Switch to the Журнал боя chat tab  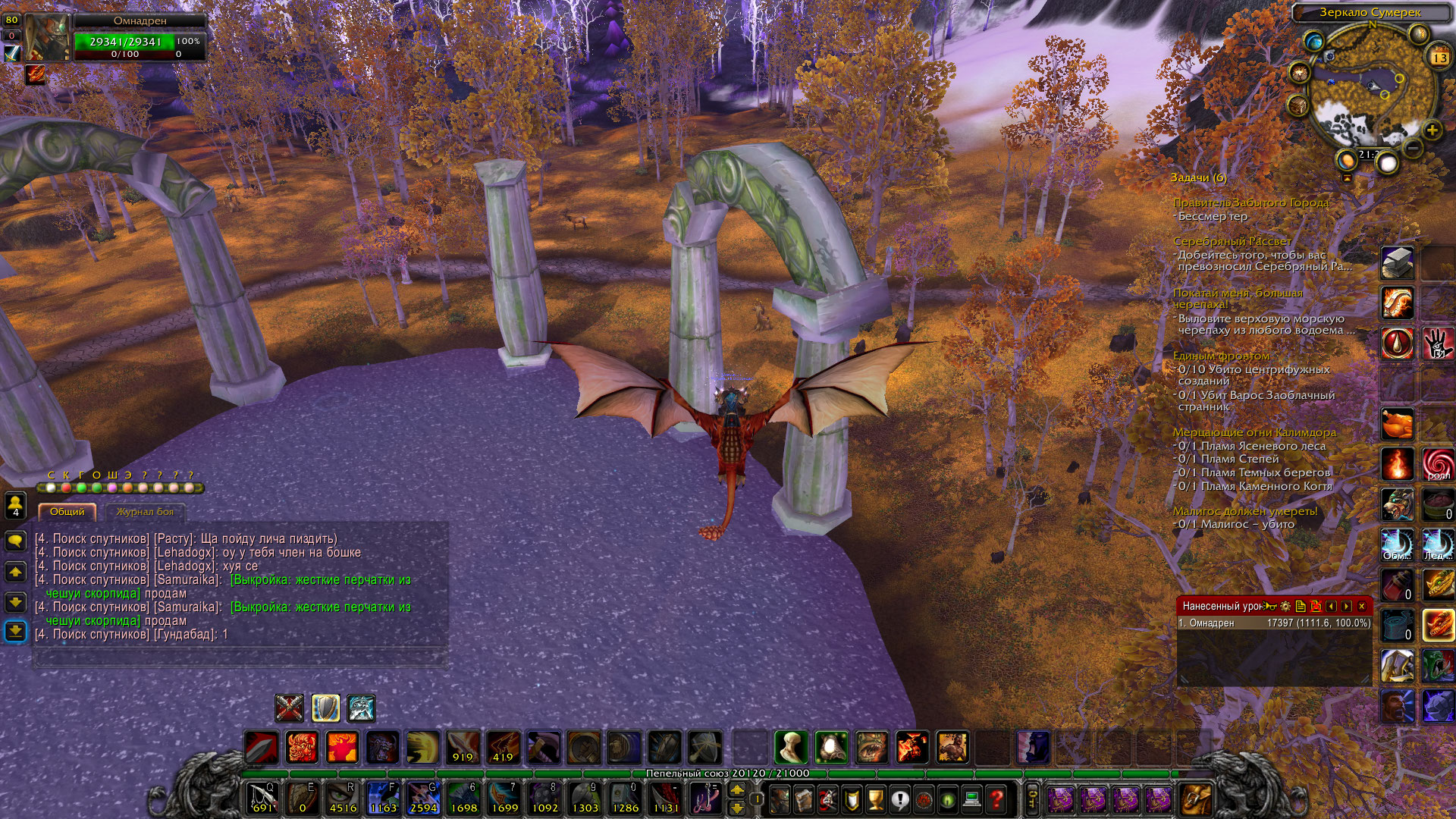[x=145, y=512]
